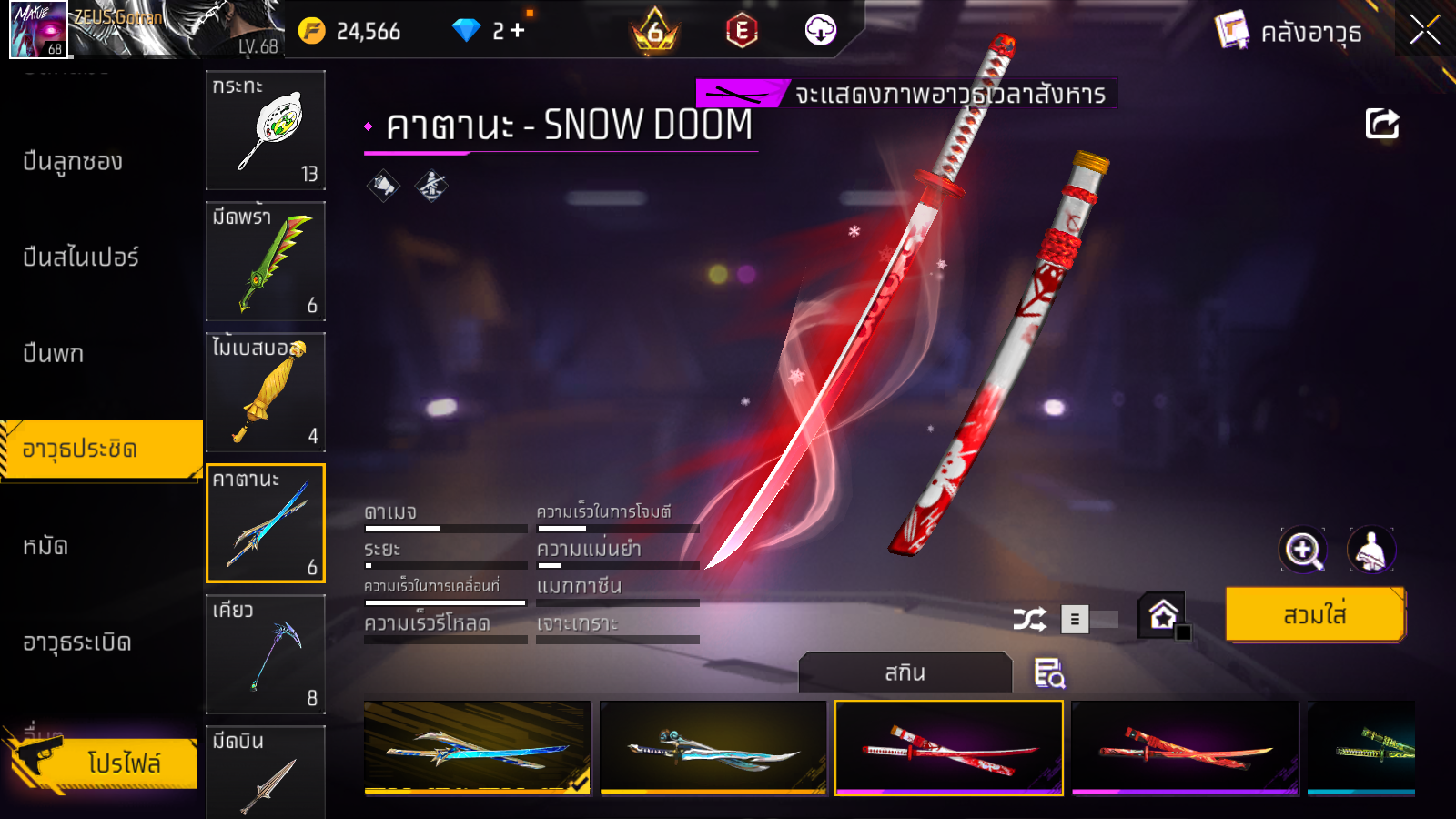Show the character preview icon
This screenshot has height=819, width=1456.
[1370, 550]
